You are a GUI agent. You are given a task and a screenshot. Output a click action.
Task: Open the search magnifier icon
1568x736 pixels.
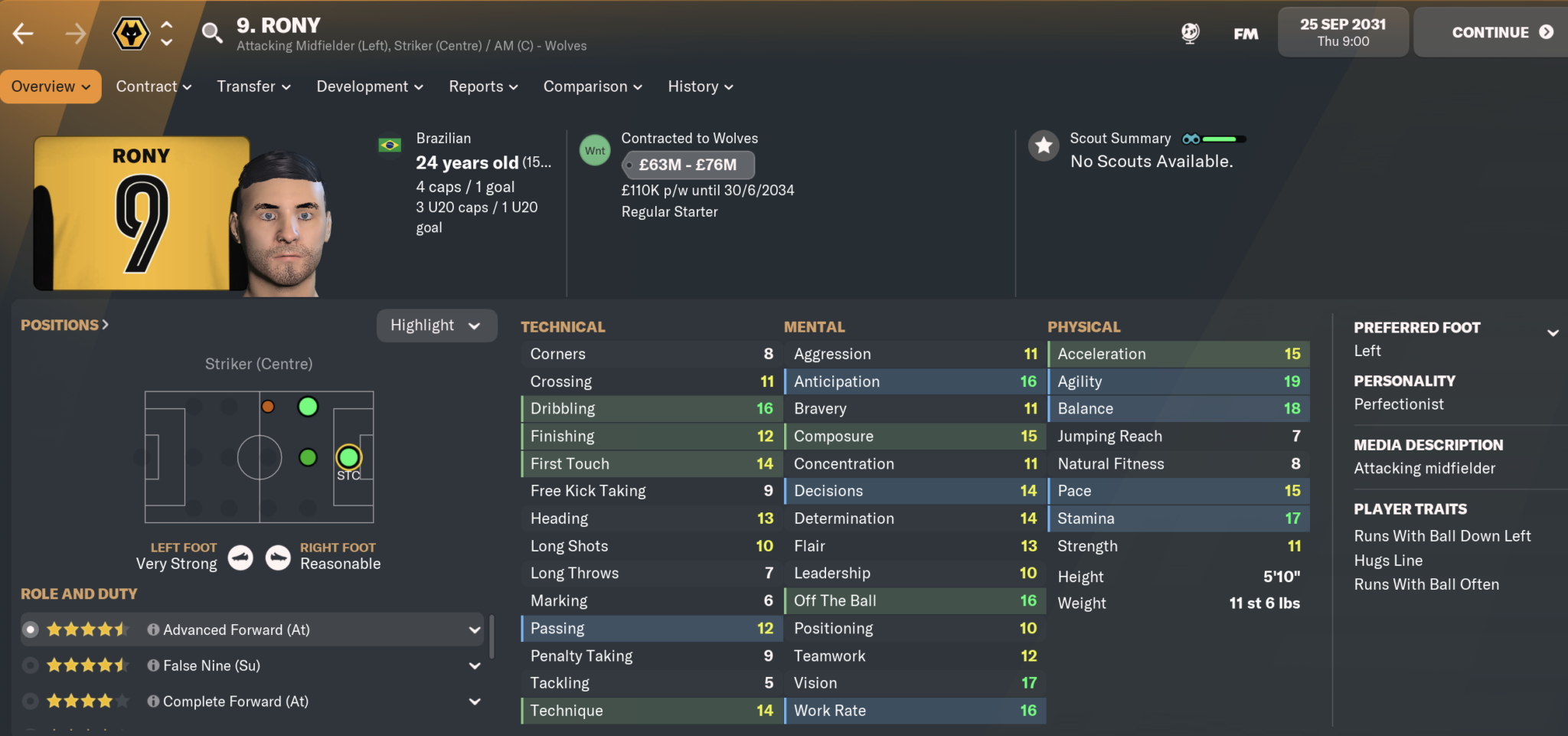click(211, 31)
